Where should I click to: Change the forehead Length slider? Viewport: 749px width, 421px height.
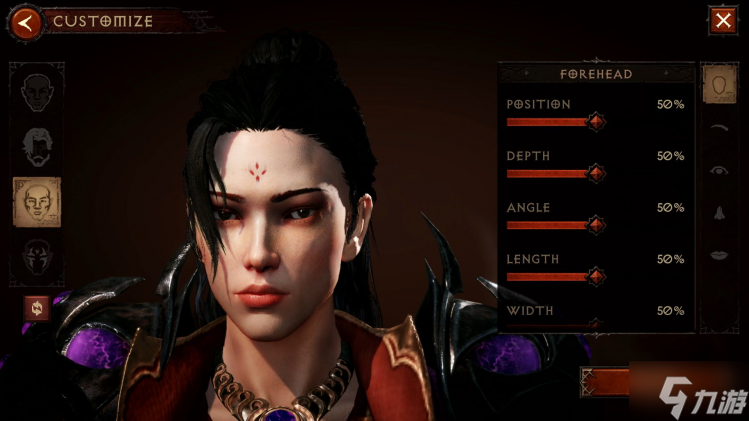pyautogui.click(x=595, y=277)
